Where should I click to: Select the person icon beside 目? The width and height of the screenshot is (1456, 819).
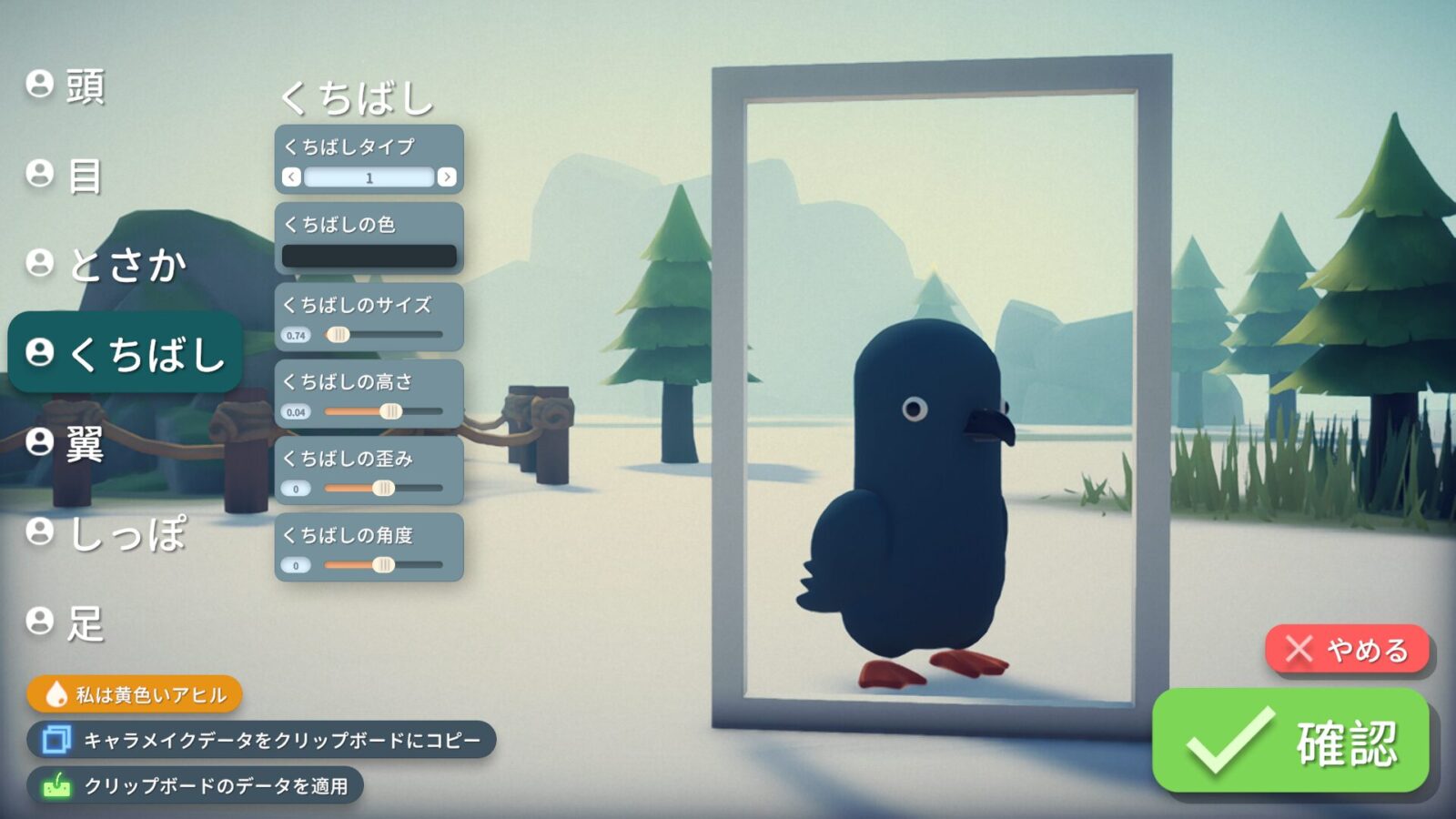pos(38,175)
